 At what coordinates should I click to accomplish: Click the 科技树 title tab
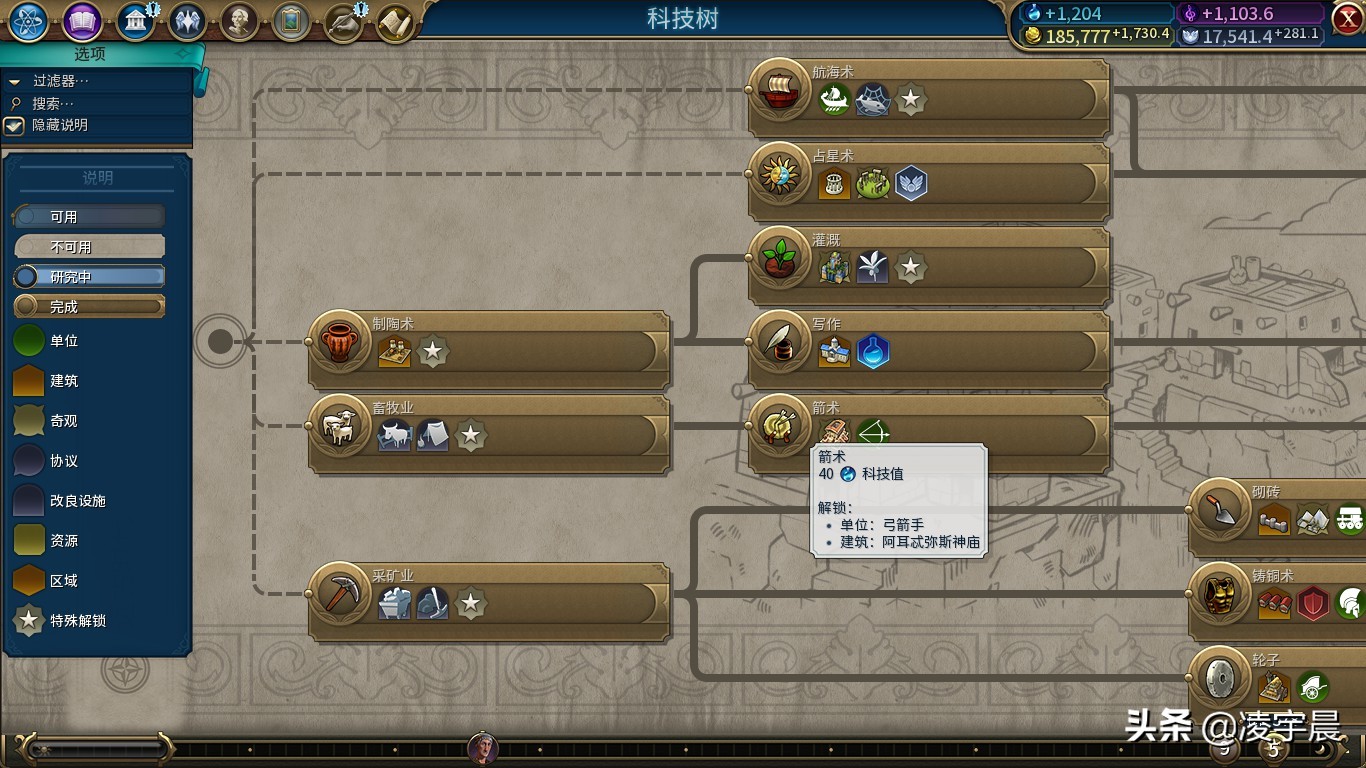683,15
